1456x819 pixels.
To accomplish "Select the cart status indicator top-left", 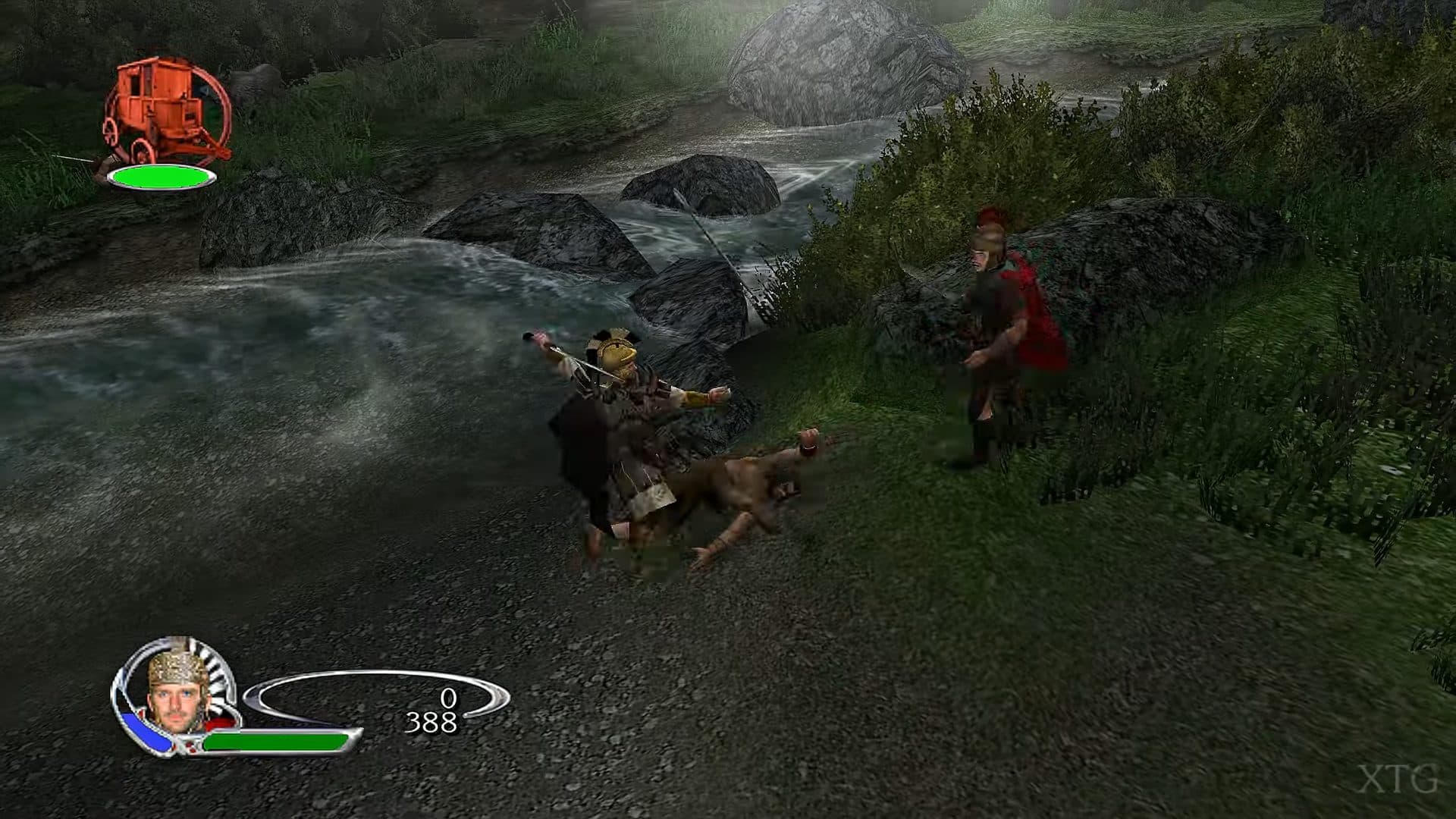I will tap(167, 121).
